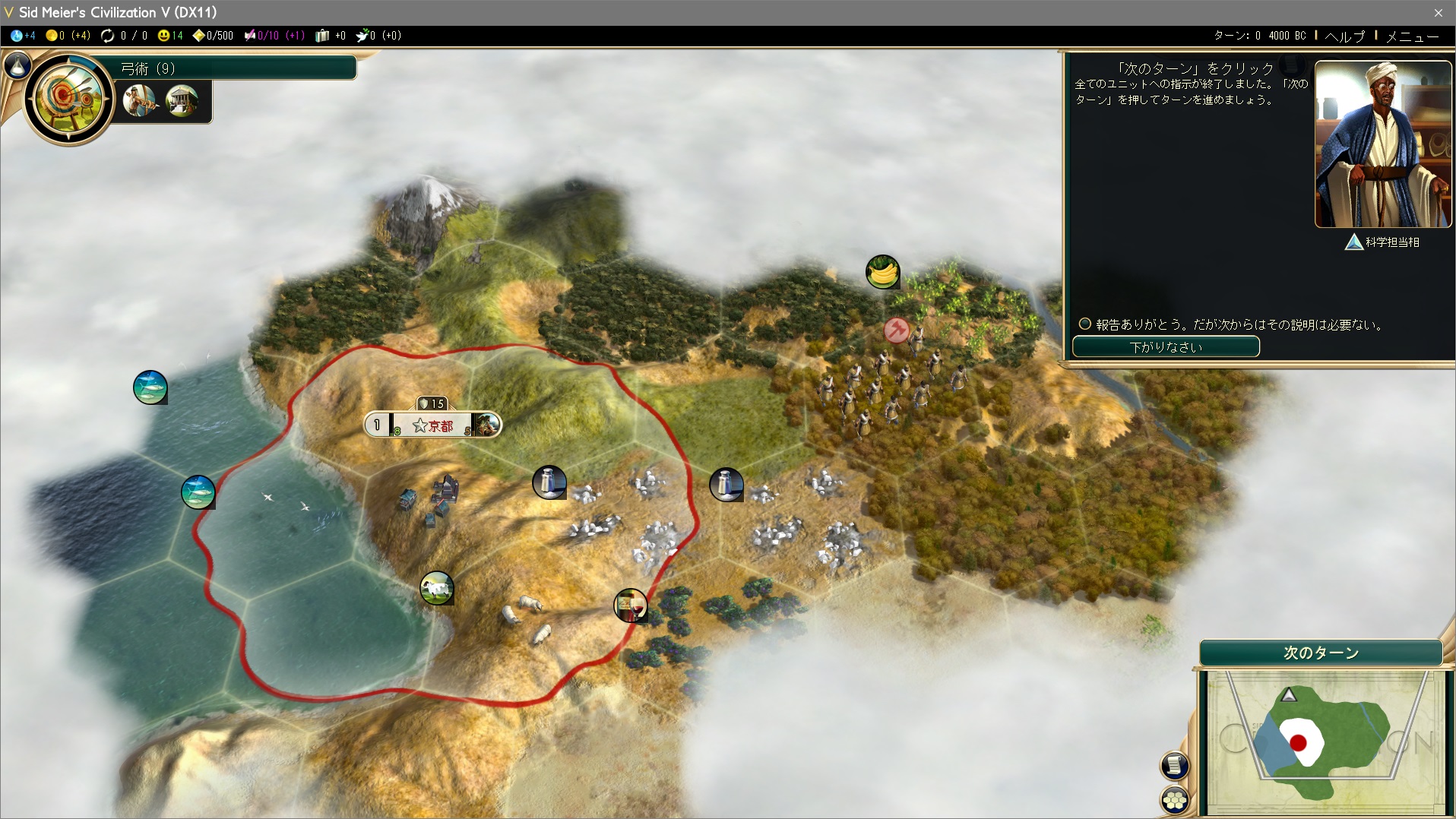Open the ヘルプ (Help) menu

pos(1344,36)
